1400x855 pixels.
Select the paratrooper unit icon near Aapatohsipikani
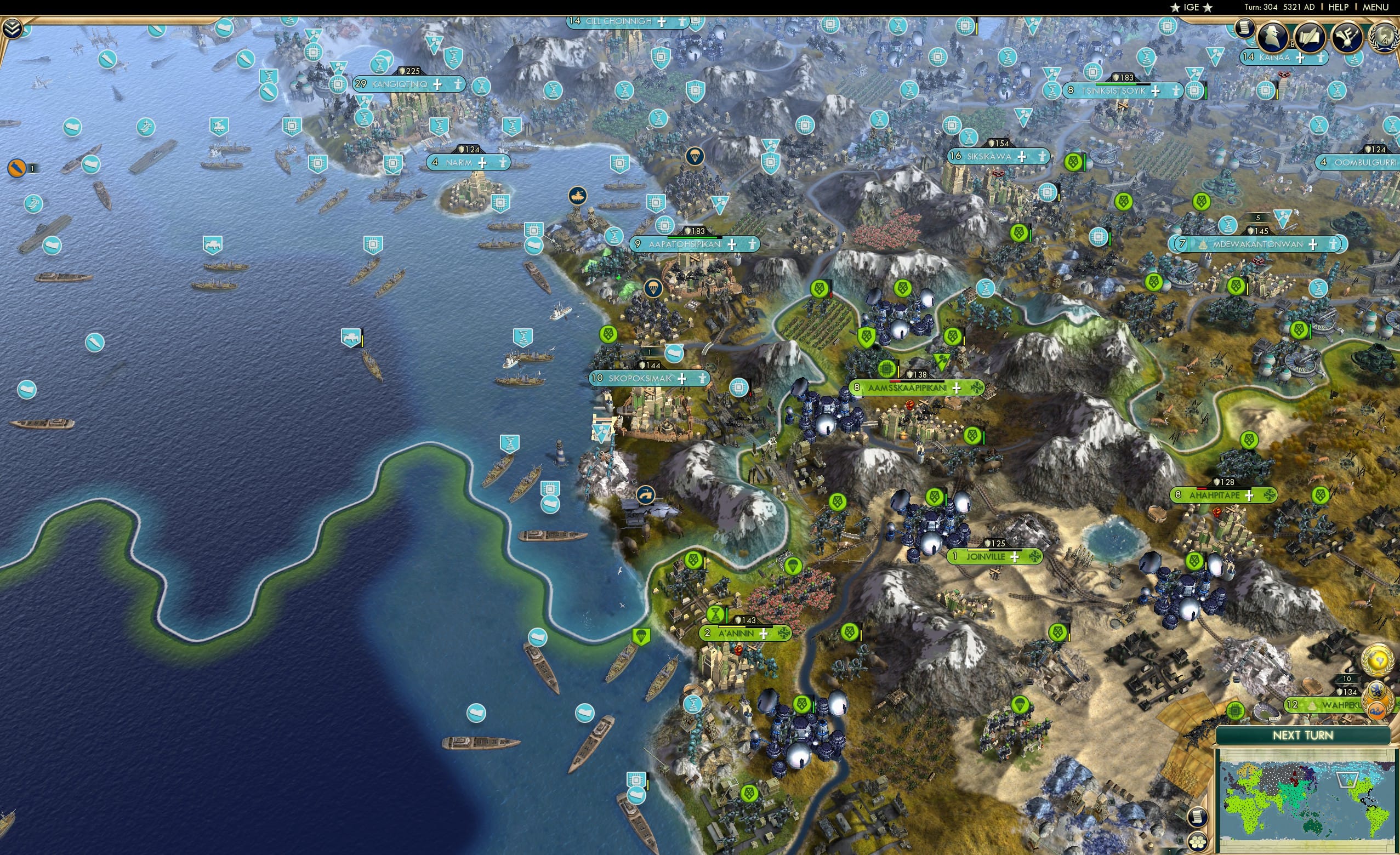(x=653, y=288)
